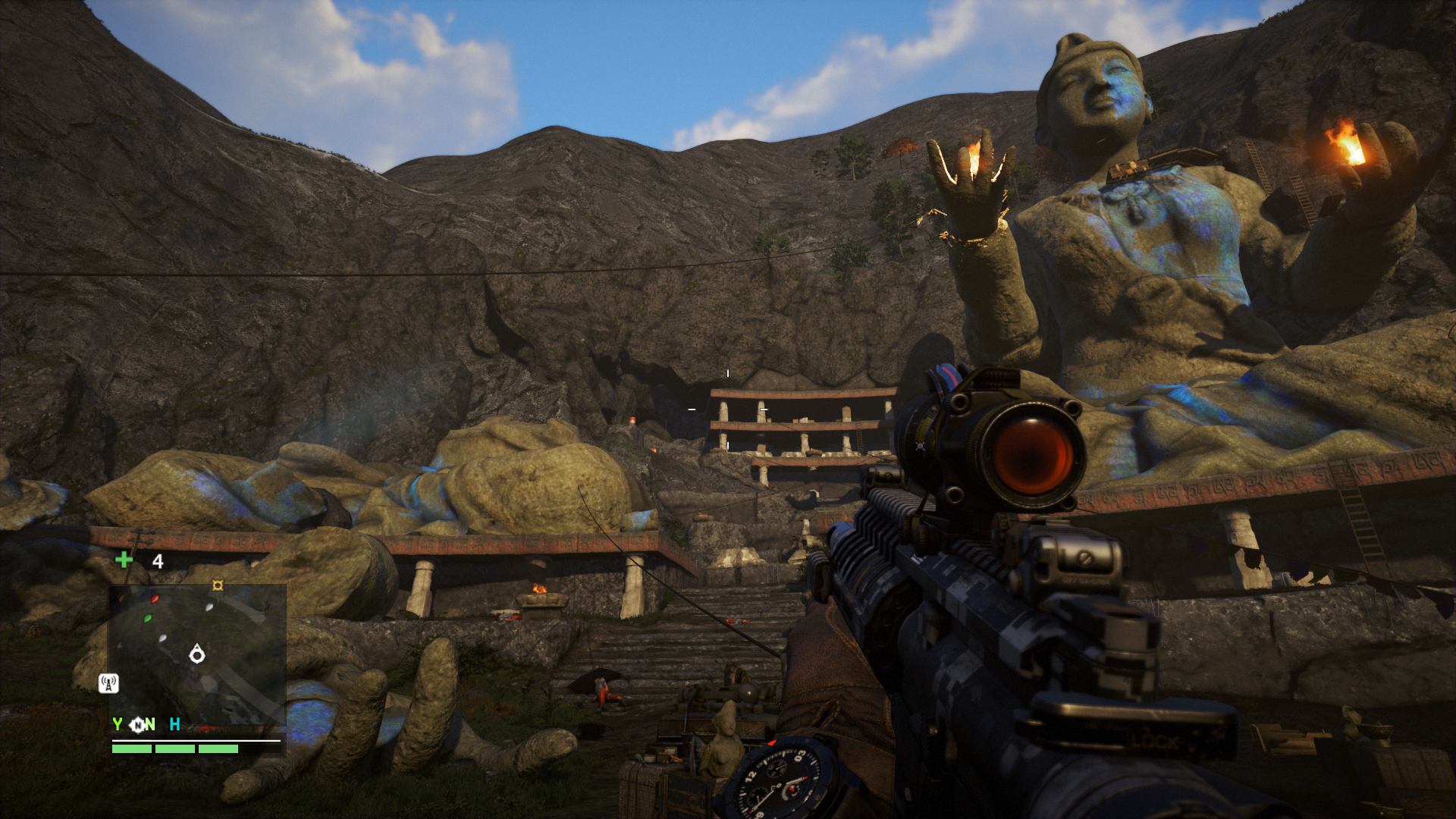1456x819 pixels.
Task: Select the red leaf marker on minimap
Action: pos(155,599)
